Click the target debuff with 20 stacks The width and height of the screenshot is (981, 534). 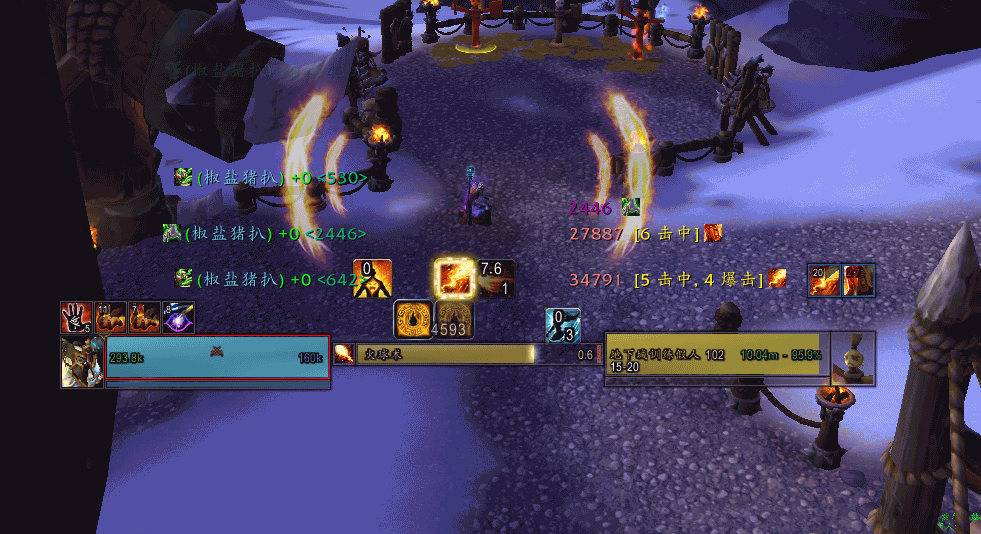(x=825, y=280)
